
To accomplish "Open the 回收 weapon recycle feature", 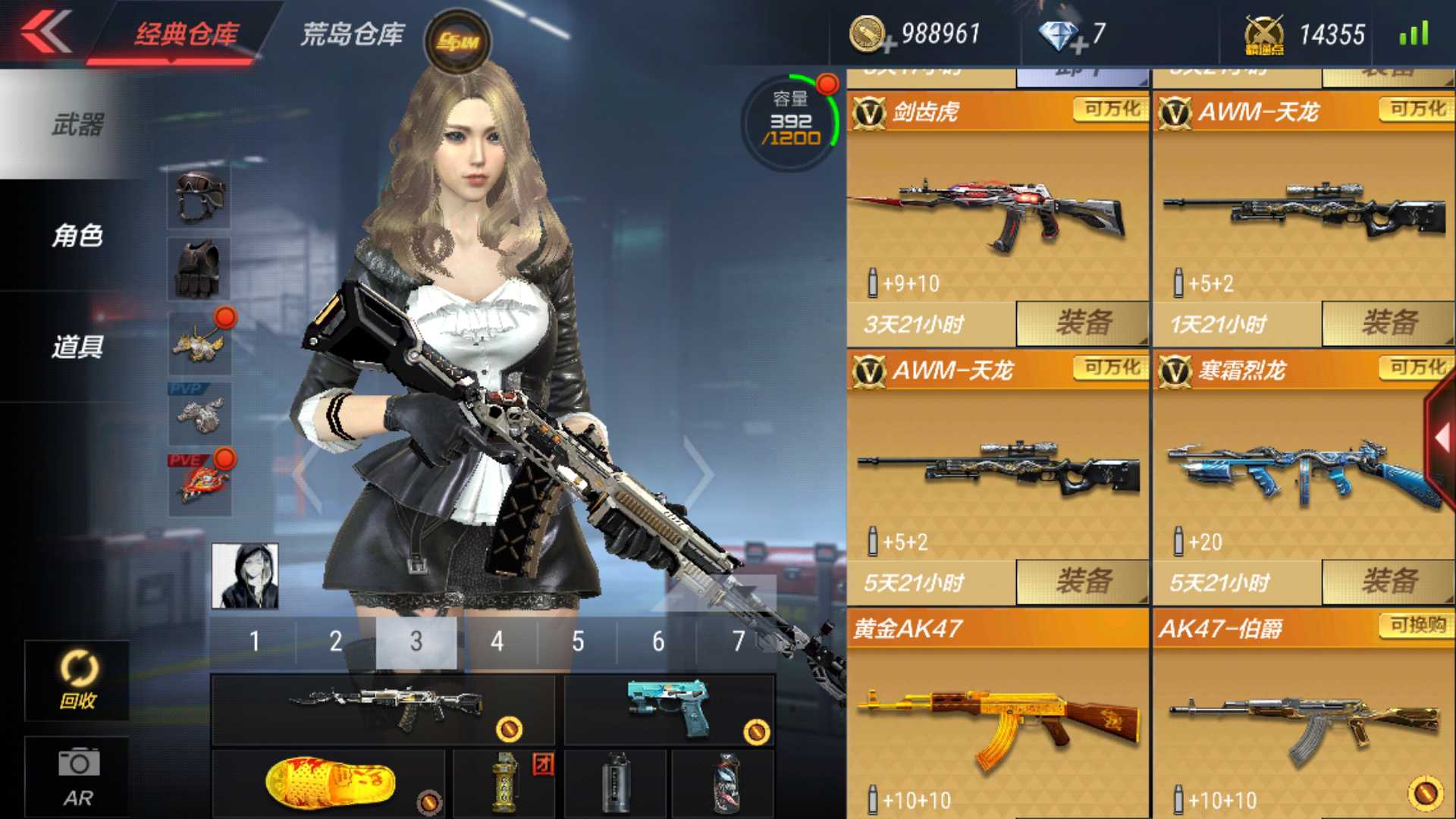I will coord(78,680).
